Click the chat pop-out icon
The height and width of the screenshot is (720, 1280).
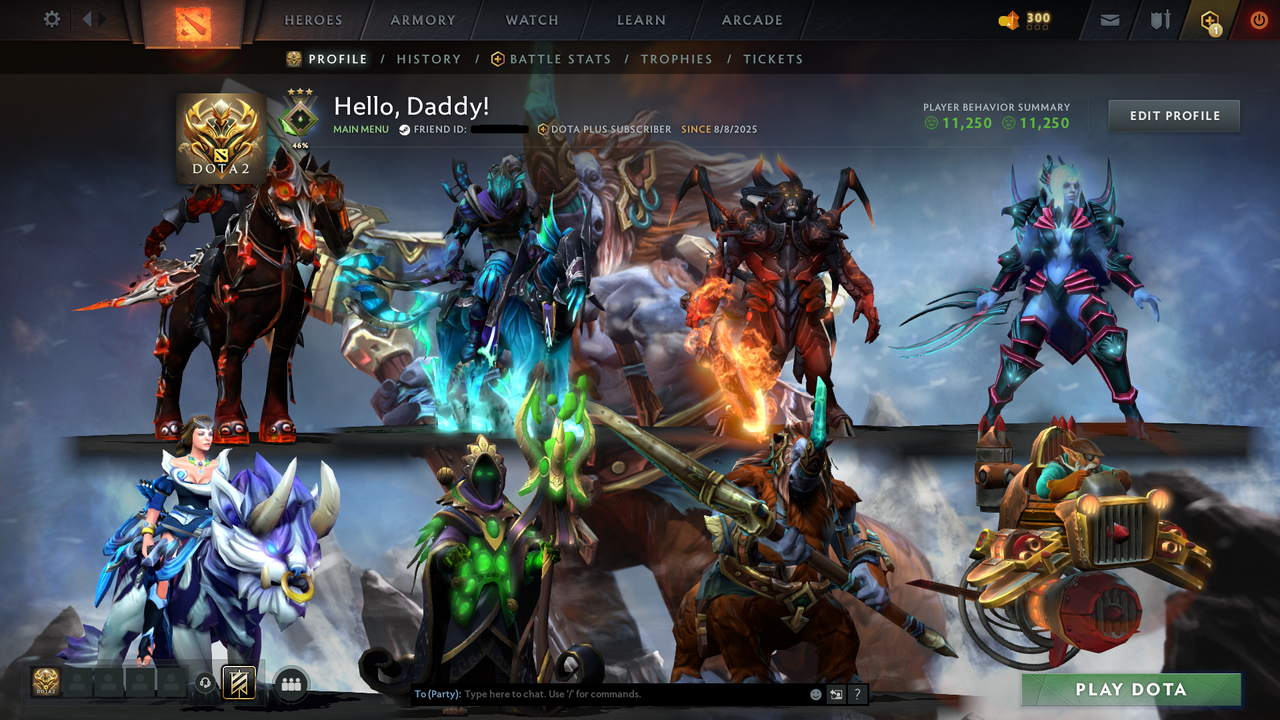pos(834,693)
